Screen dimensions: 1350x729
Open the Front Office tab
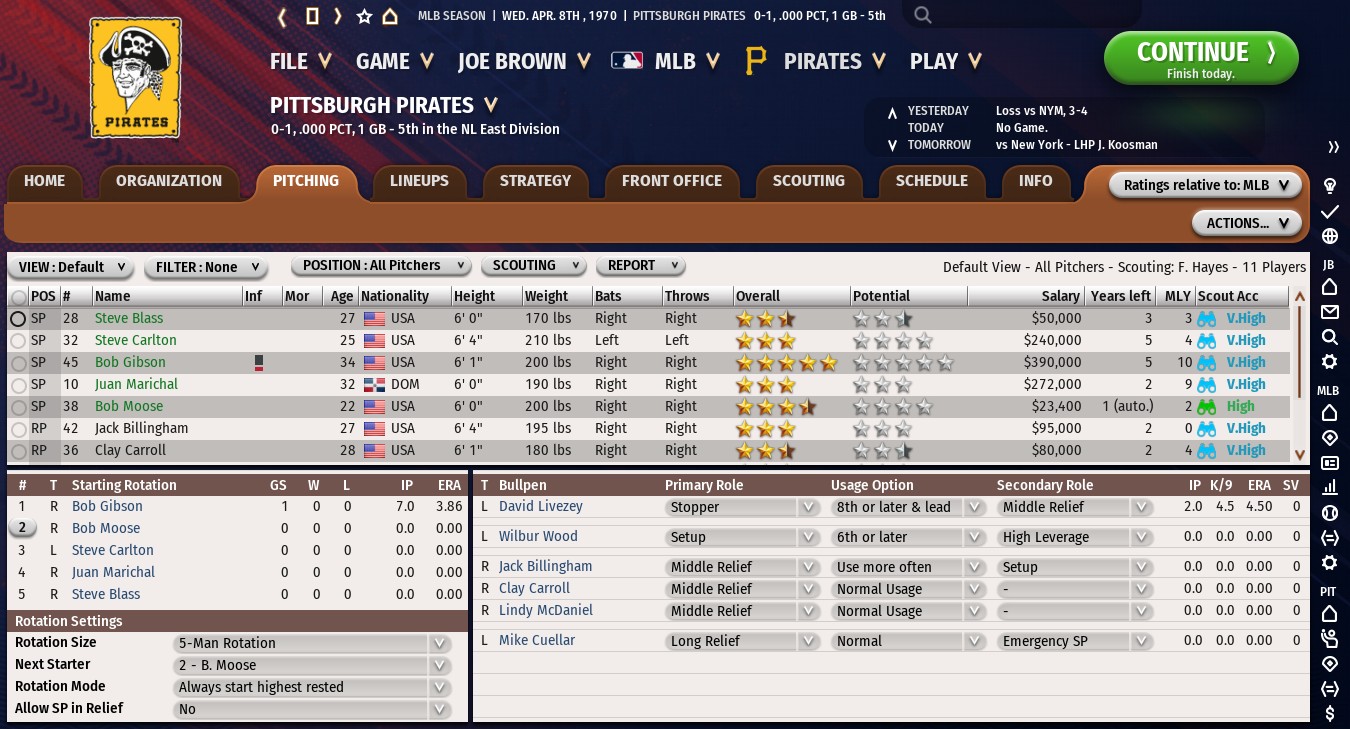[x=671, y=181]
